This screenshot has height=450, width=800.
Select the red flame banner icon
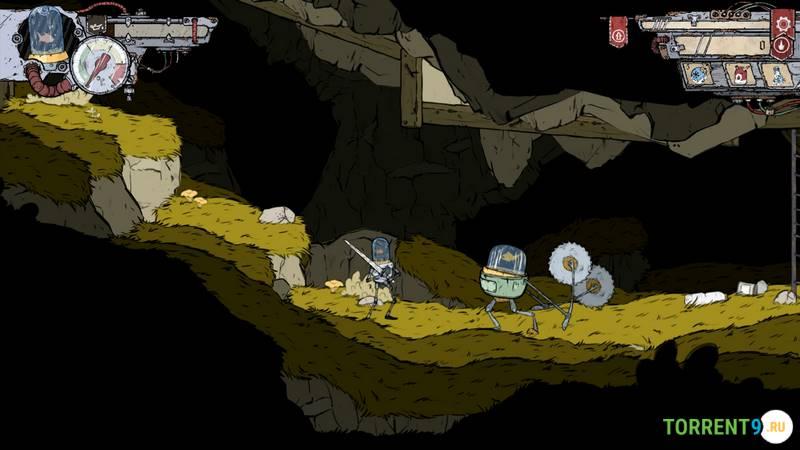(783, 45)
